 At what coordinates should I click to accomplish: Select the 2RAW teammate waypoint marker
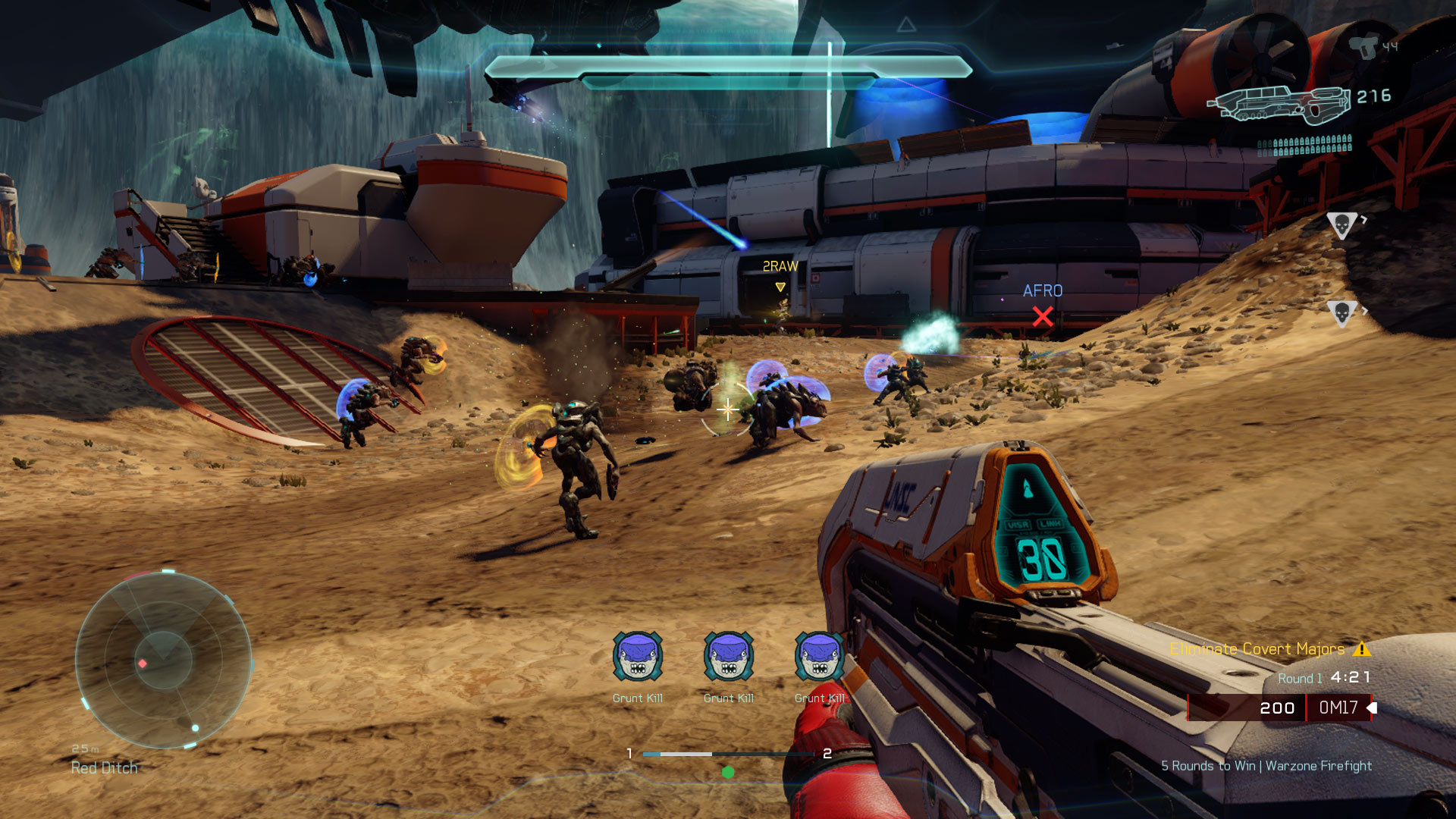click(x=780, y=287)
